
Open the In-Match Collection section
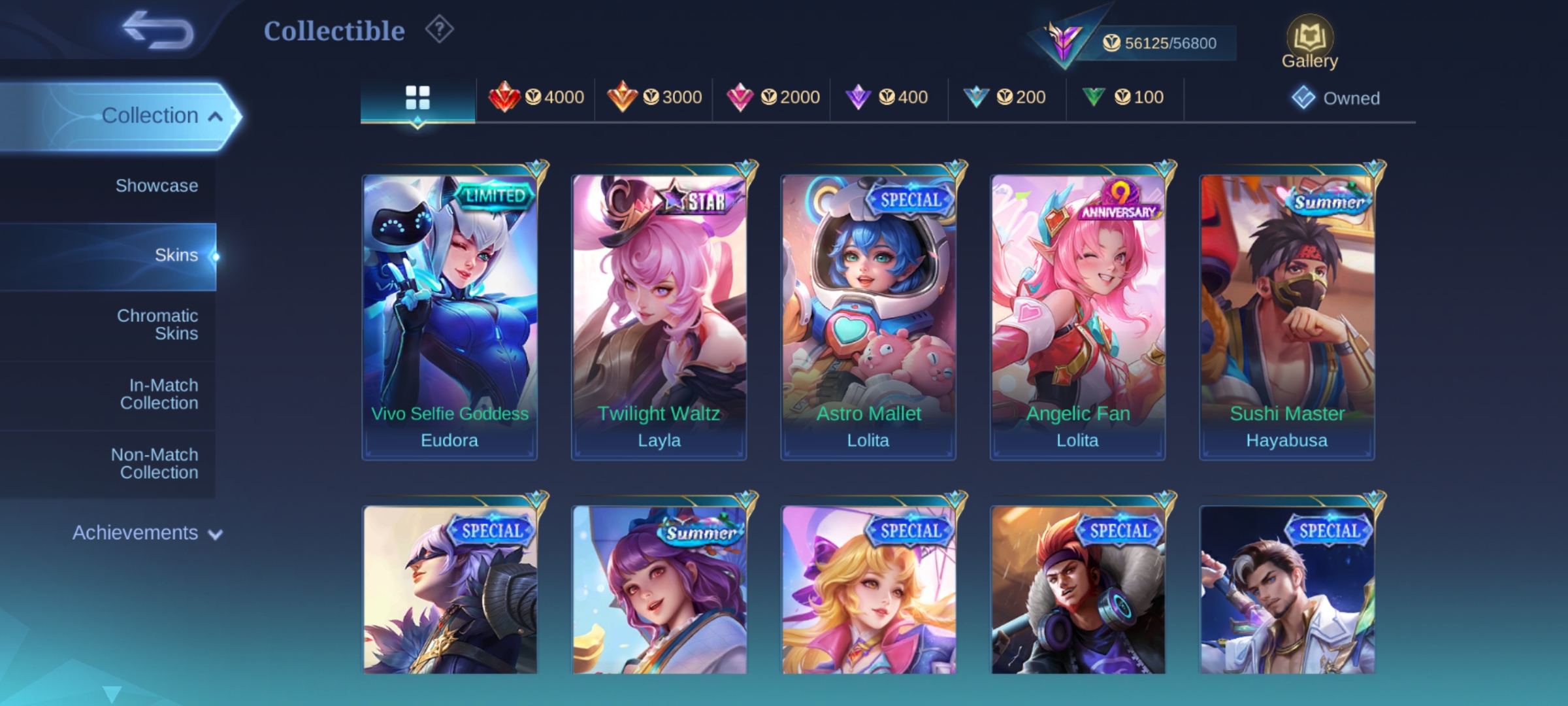[159, 394]
